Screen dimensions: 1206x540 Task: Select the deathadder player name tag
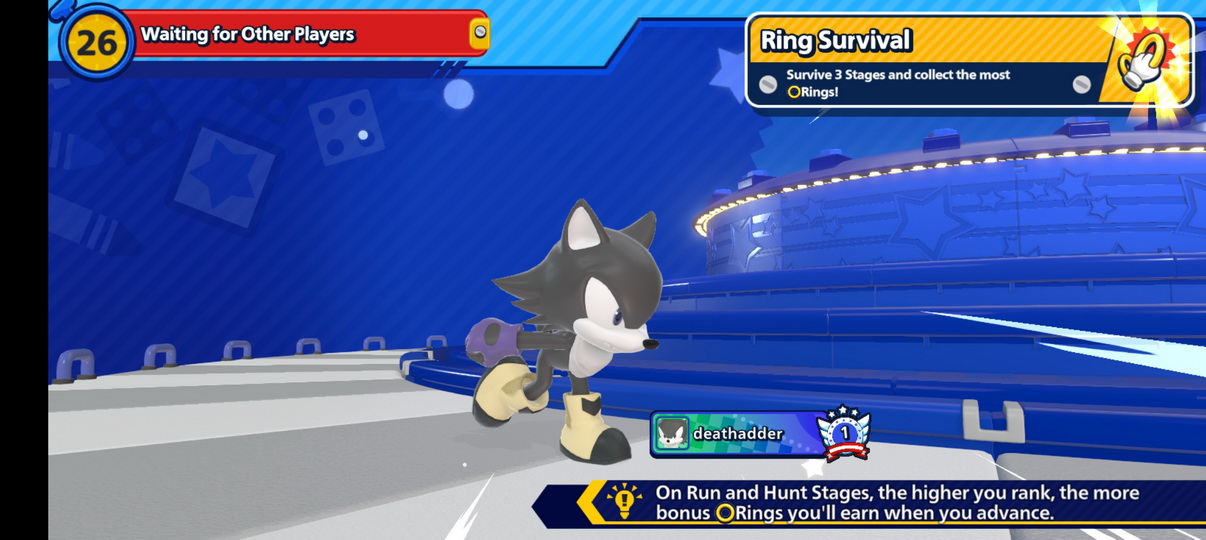[x=738, y=434]
